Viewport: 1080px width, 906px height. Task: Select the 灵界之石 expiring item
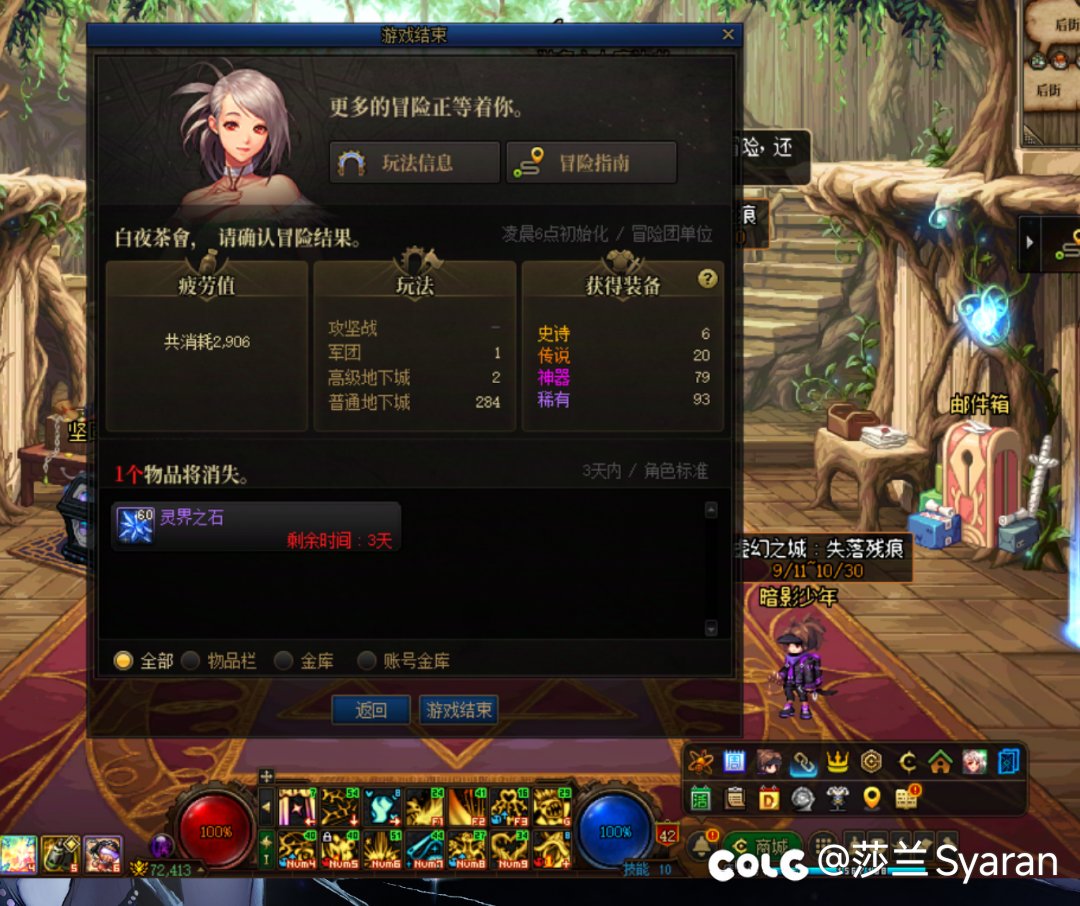[256, 526]
